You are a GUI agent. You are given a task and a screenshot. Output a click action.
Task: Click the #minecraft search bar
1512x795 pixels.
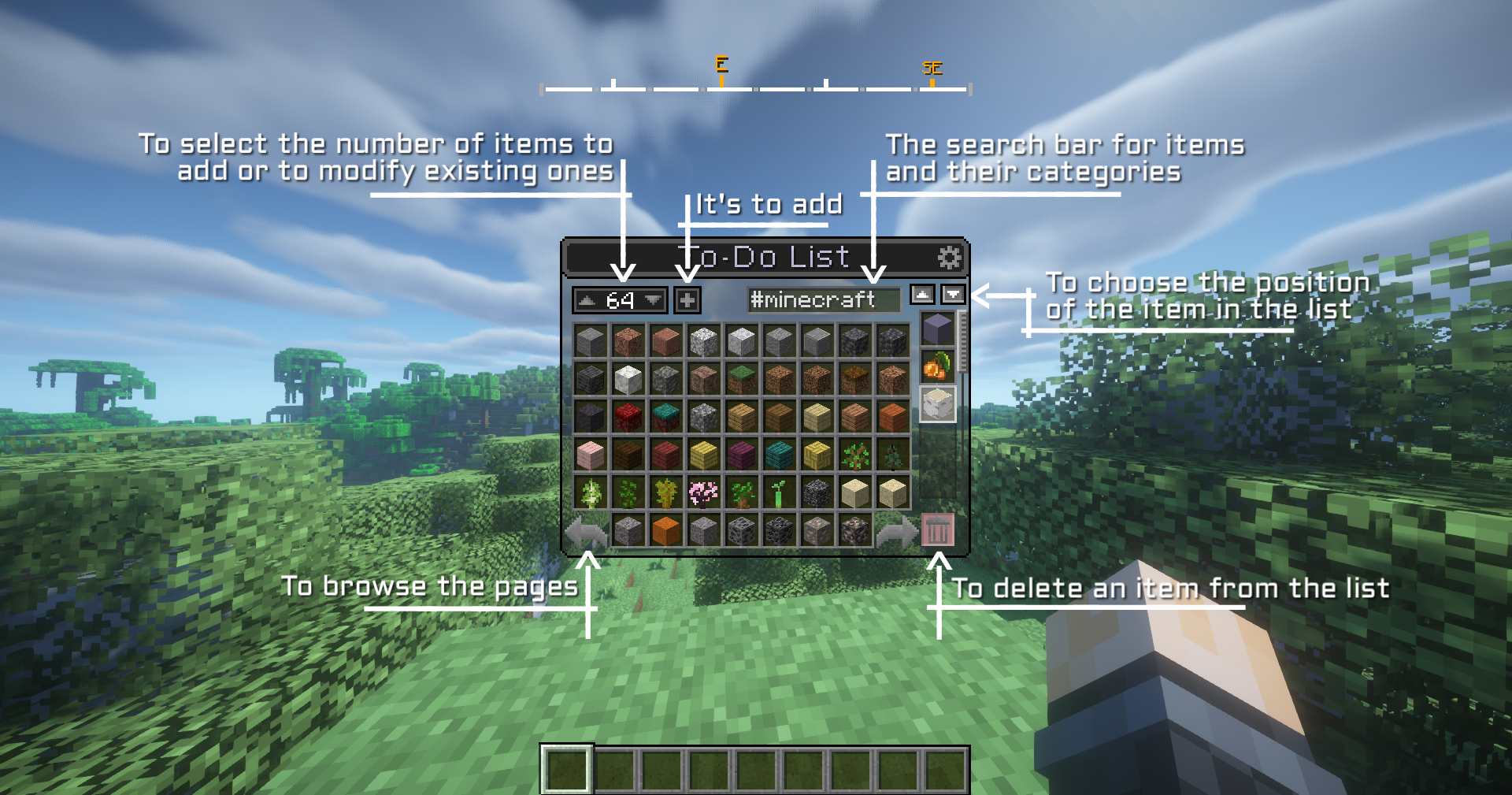(823, 299)
